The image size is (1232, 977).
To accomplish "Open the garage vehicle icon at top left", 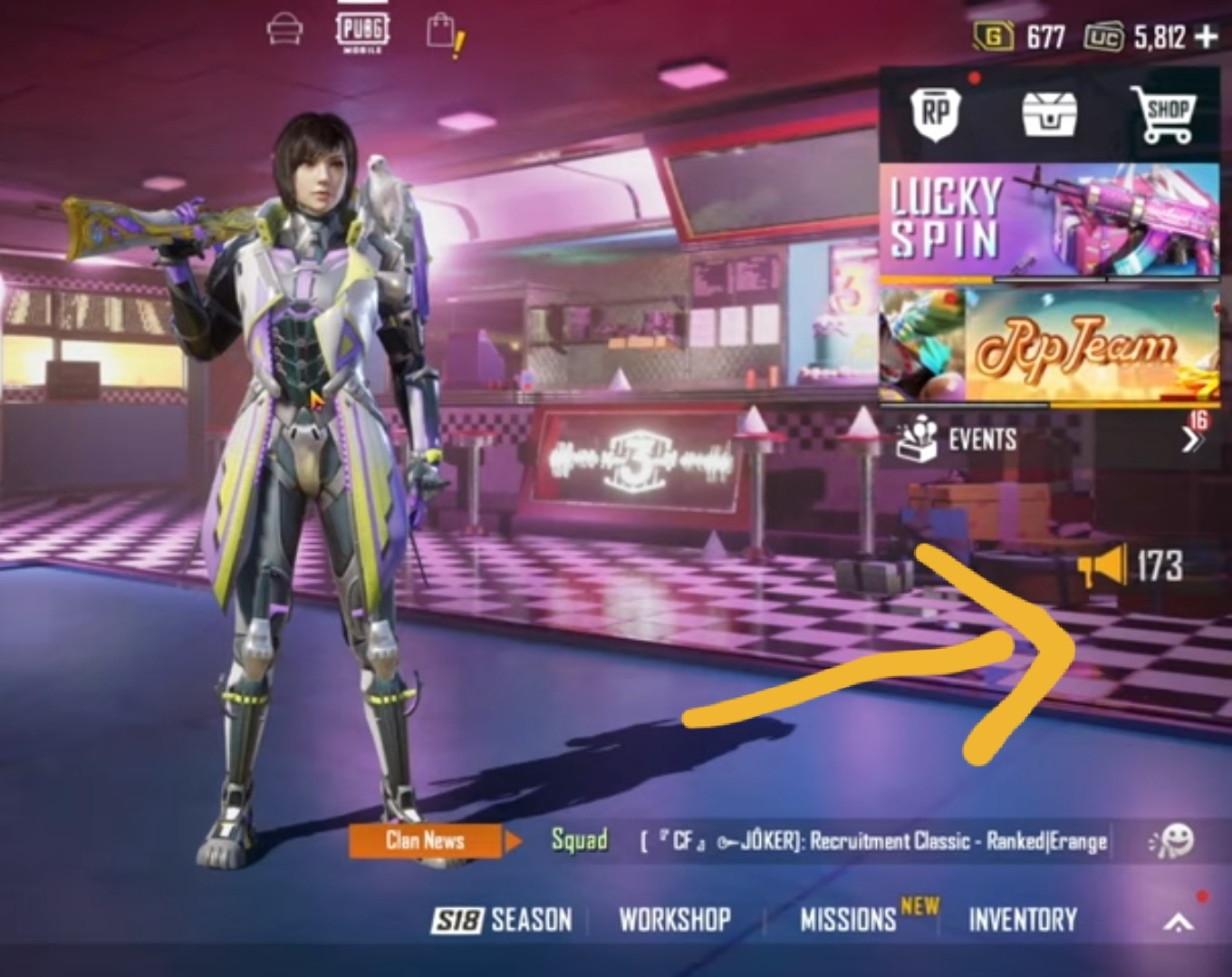I will pos(284,28).
